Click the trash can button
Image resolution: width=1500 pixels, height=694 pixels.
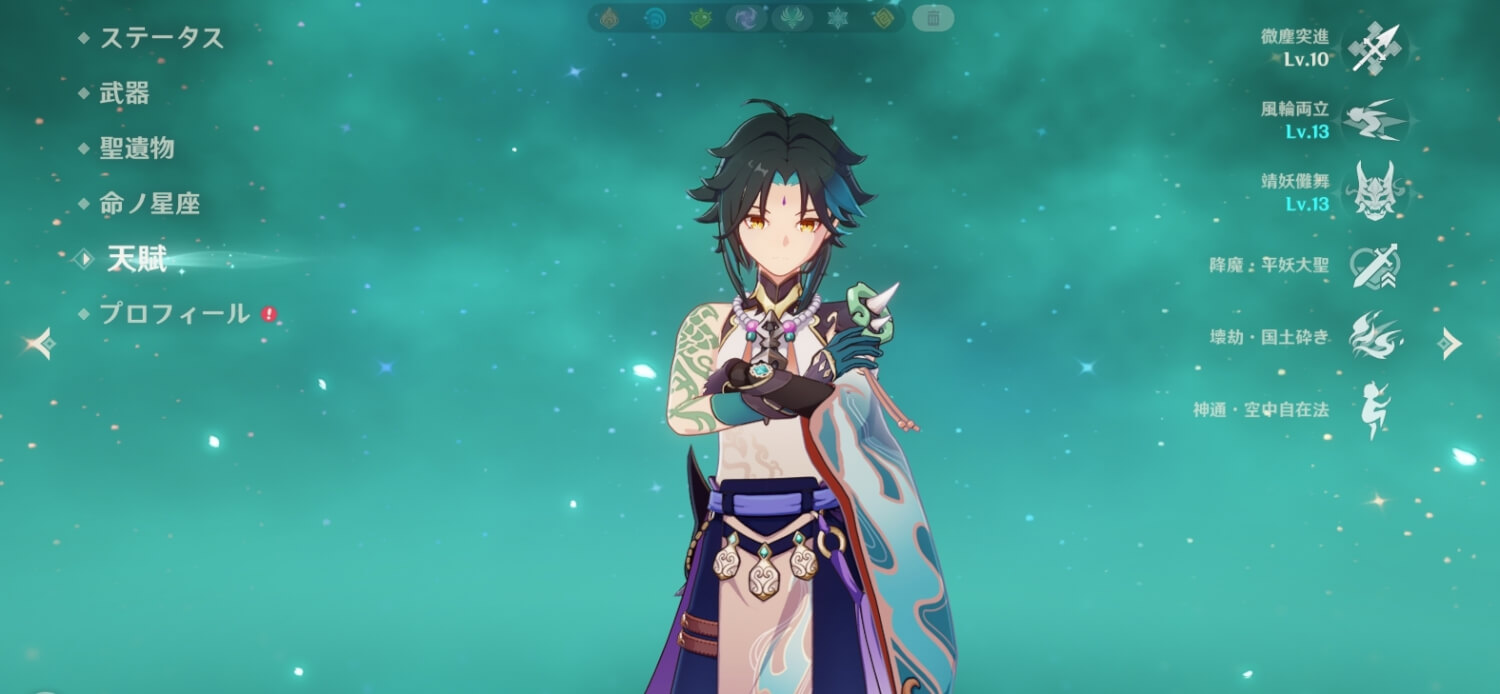tap(933, 17)
